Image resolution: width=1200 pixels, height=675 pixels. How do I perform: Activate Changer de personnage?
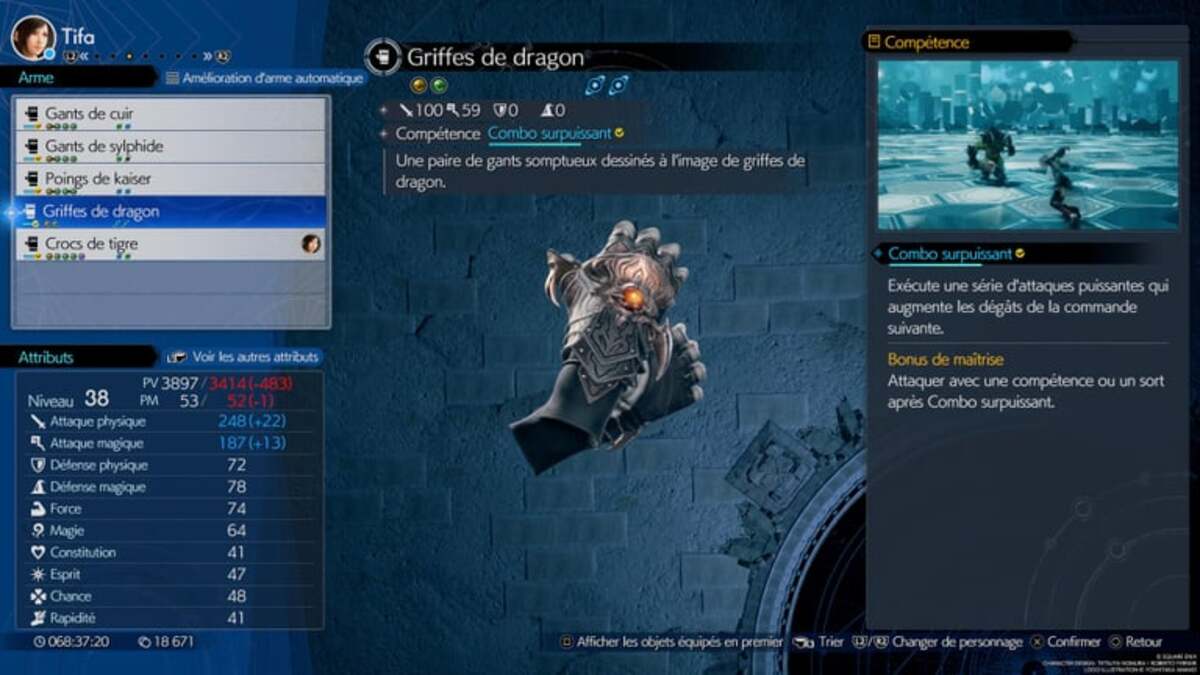947,642
